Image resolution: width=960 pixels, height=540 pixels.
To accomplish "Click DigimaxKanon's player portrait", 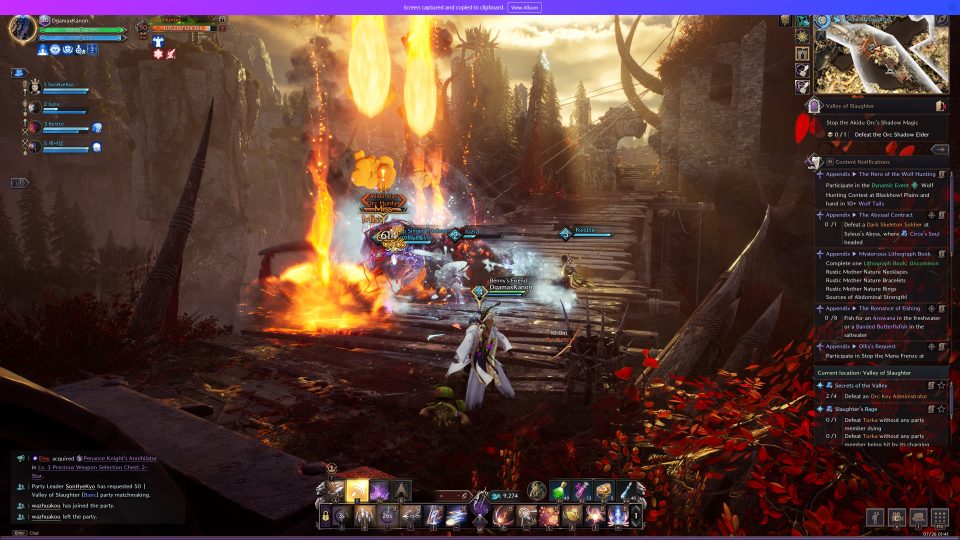I will [x=22, y=29].
